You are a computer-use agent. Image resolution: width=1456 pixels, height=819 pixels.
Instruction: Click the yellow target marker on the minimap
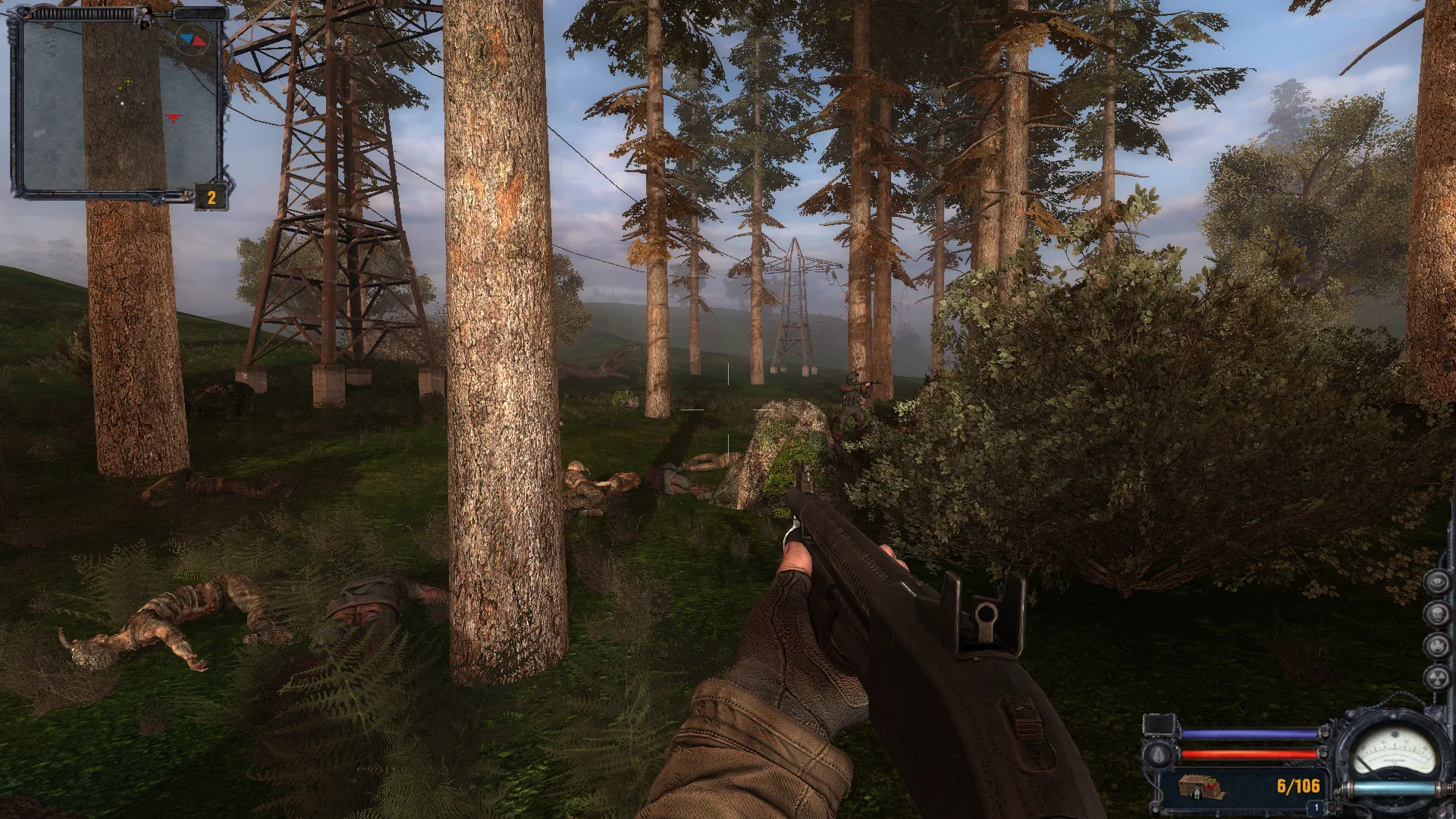coord(128,80)
